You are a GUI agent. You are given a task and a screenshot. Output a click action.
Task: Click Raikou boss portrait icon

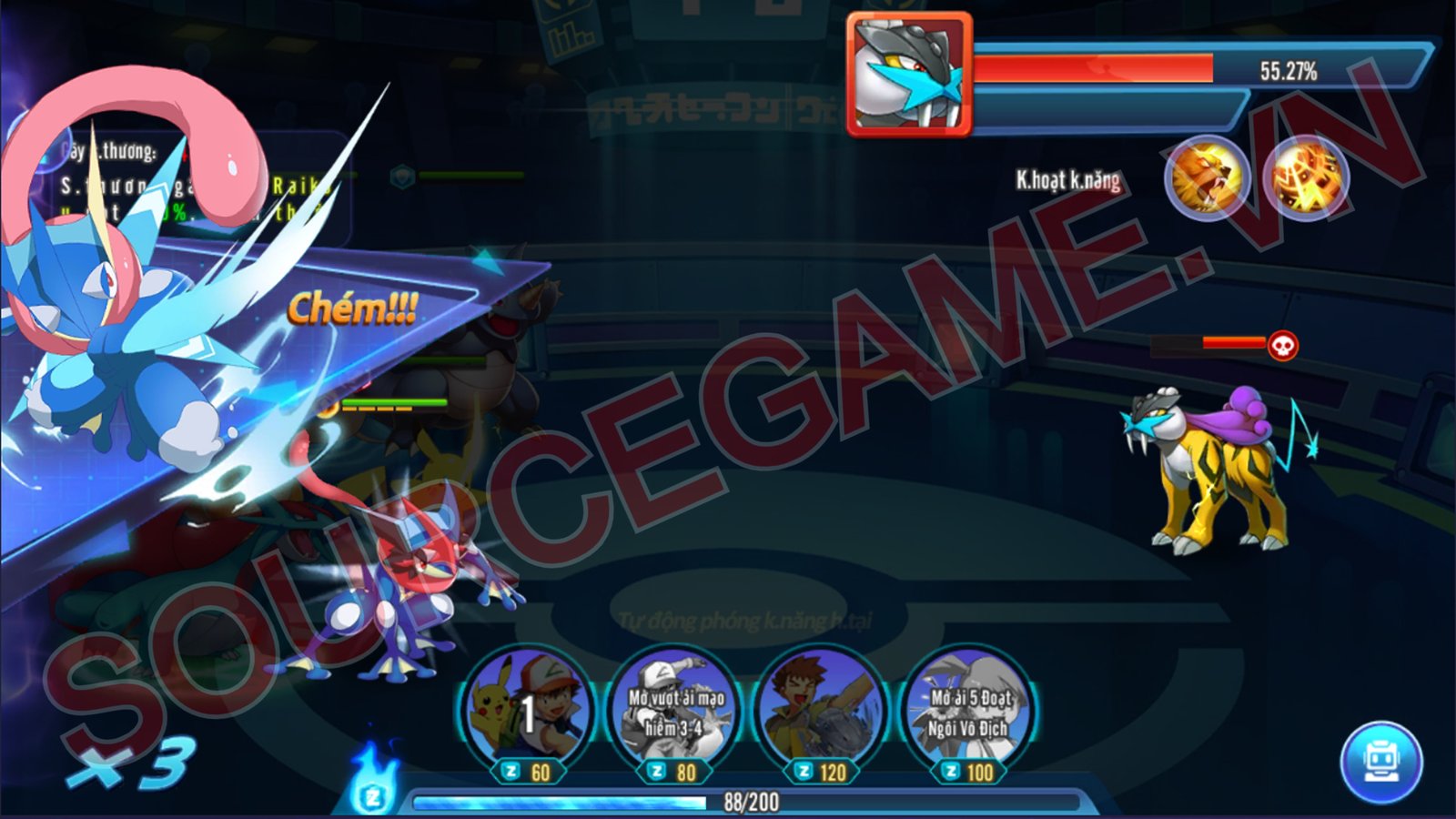(x=908, y=75)
